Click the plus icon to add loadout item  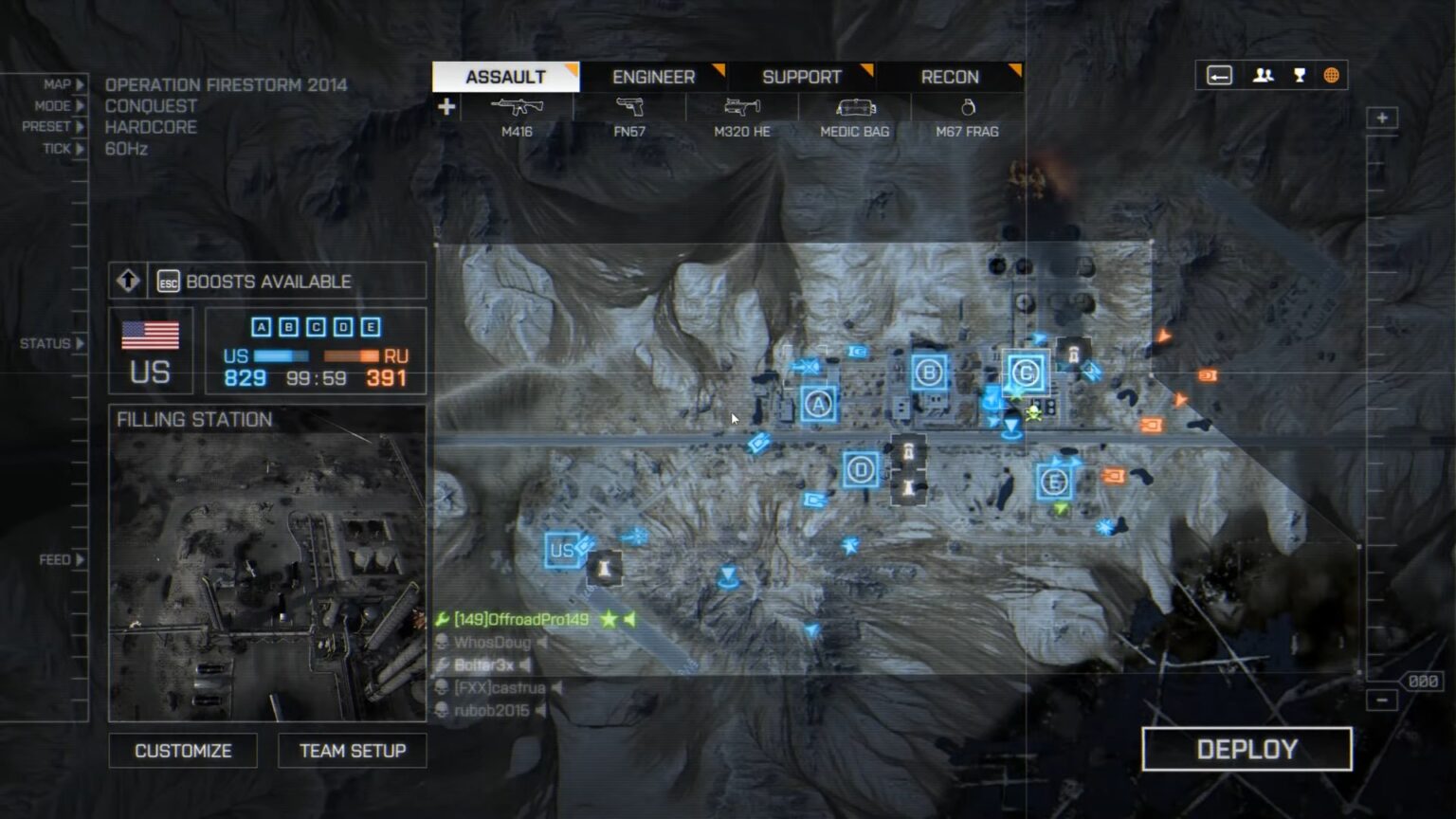pos(446,106)
